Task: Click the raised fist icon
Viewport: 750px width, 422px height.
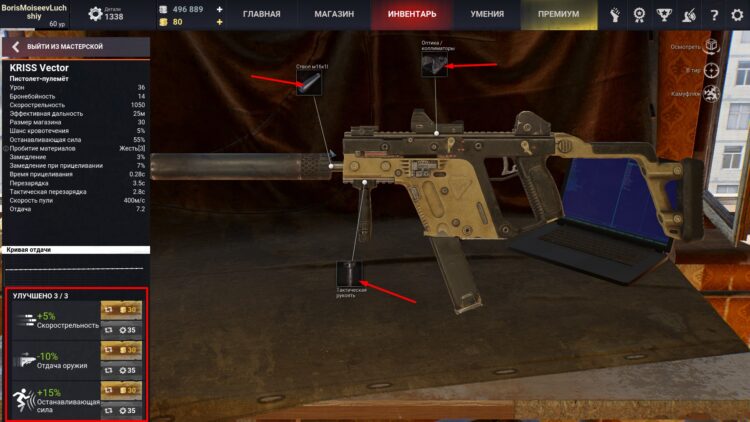Action: coord(616,15)
